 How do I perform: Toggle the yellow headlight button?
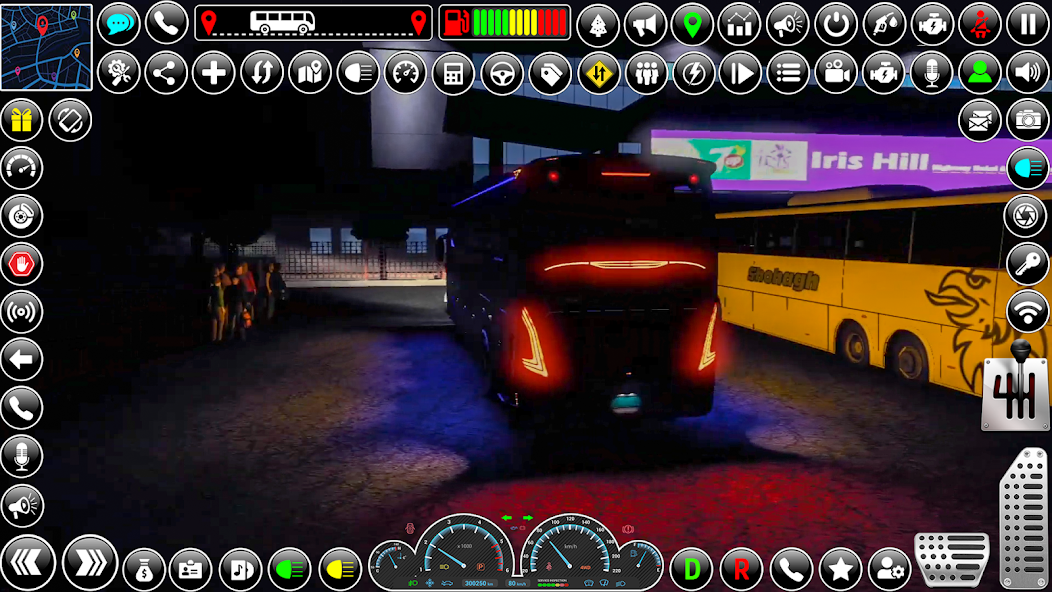tap(340, 569)
